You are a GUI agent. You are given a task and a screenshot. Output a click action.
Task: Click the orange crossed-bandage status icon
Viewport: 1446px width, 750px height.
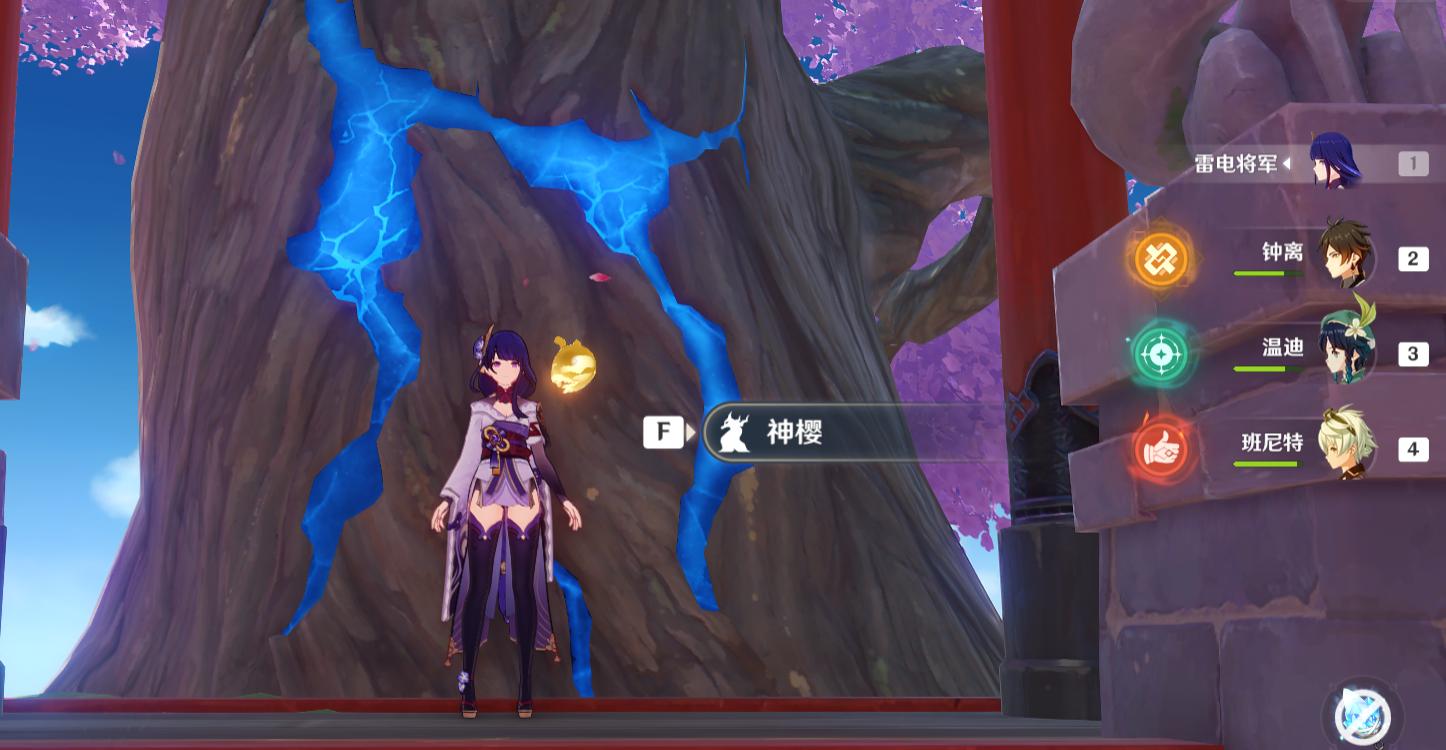1160,258
